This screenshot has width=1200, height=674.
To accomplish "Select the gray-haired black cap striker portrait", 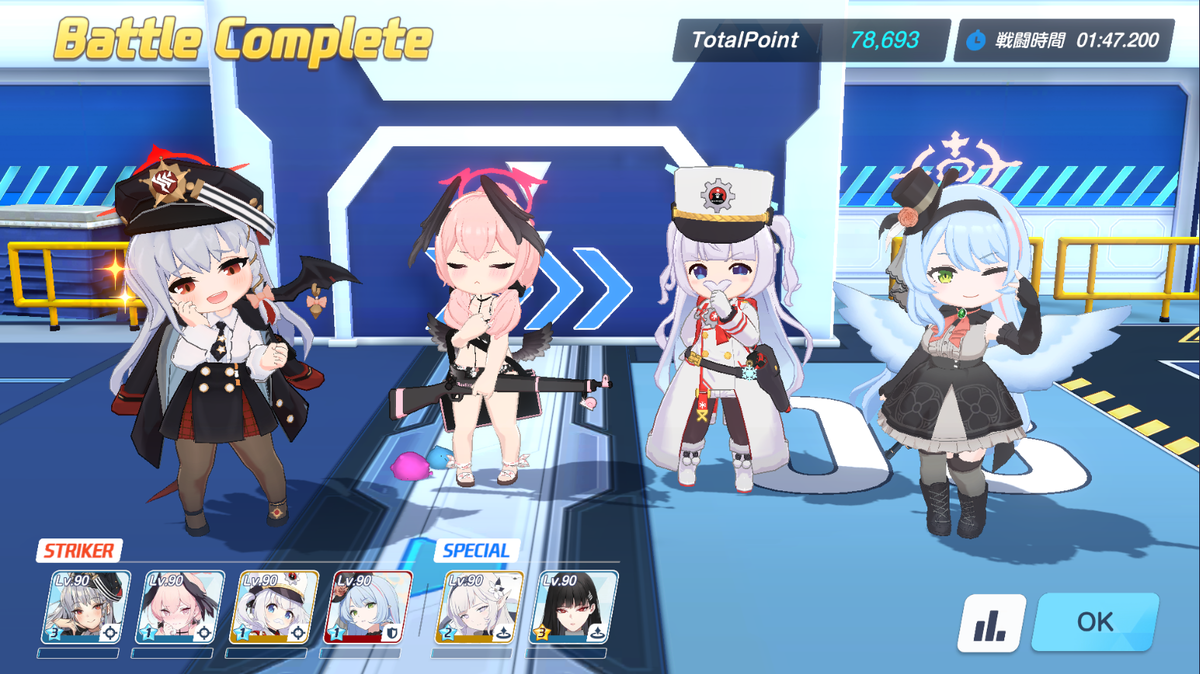I will coord(85,607).
